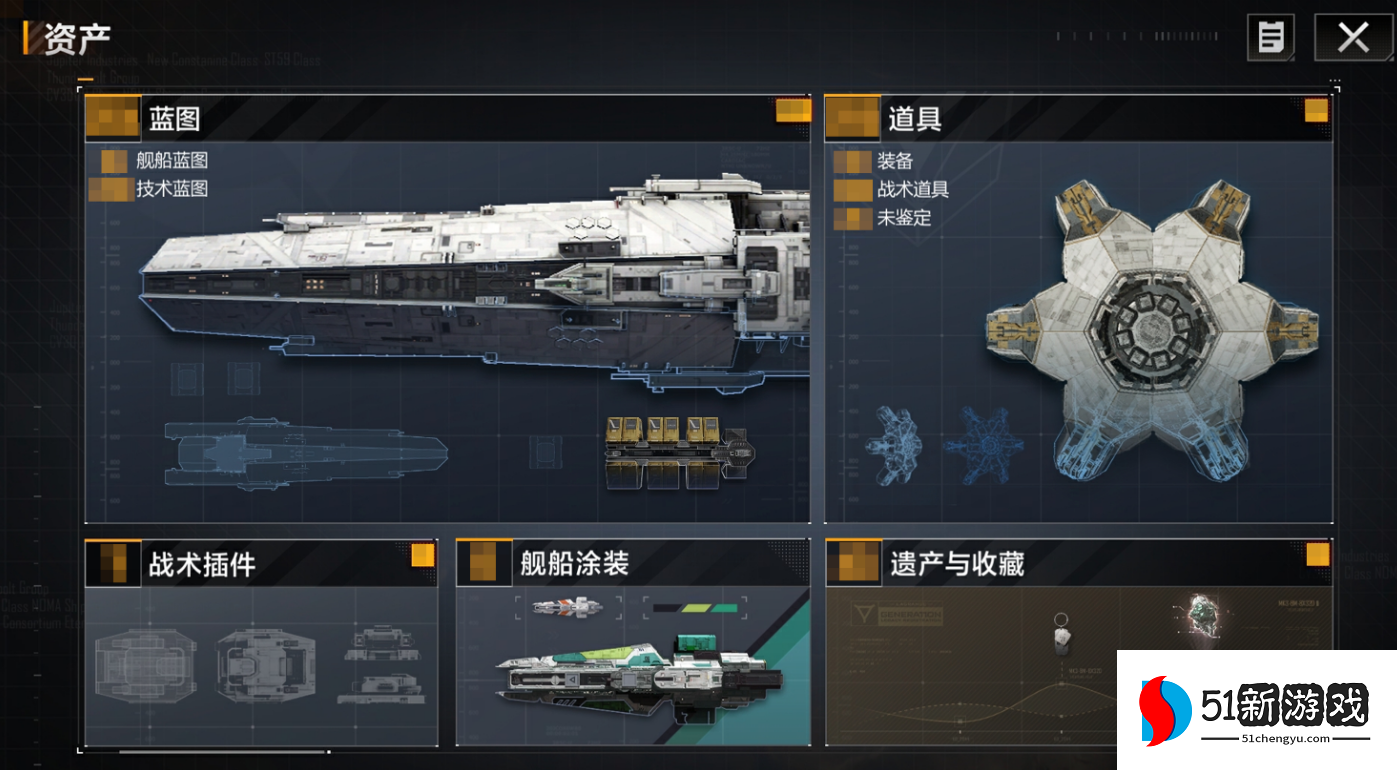Click the 遗产与收藏 panel icon
Screen dimensions: 1397x770
(x=851, y=563)
